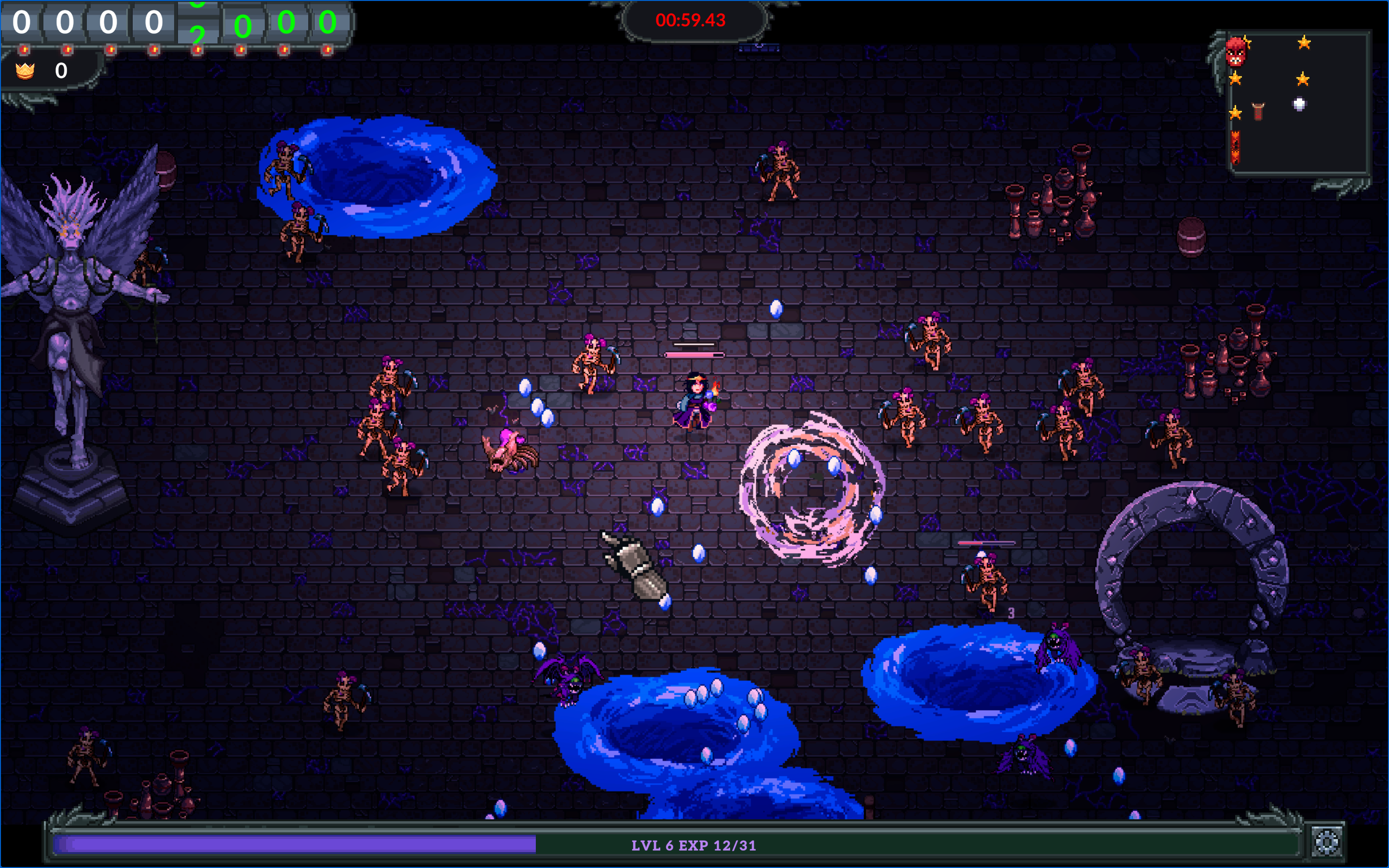Viewport: 1389px width, 868px height.
Task: Click the crown icon next to the coin counter
Action: pos(25,71)
